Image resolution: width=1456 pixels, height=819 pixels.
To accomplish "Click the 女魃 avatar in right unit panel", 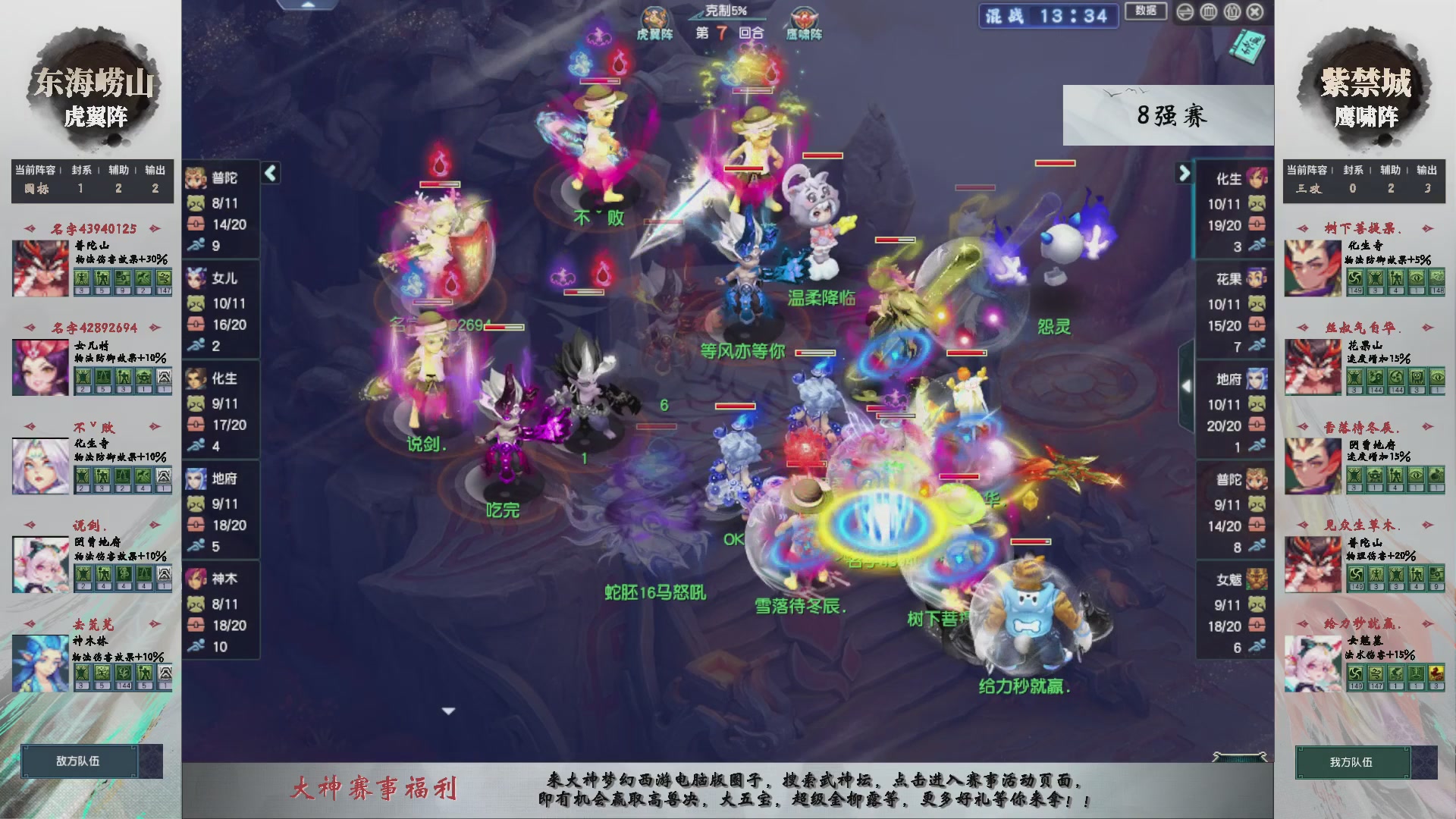I will point(1258,578).
